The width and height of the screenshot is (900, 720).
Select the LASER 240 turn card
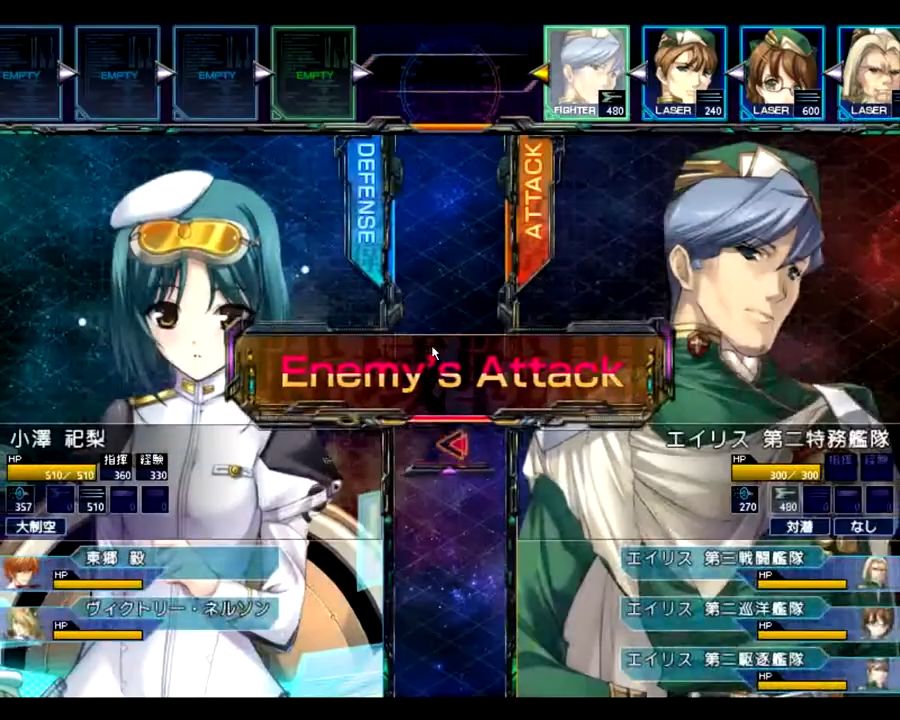(x=684, y=72)
